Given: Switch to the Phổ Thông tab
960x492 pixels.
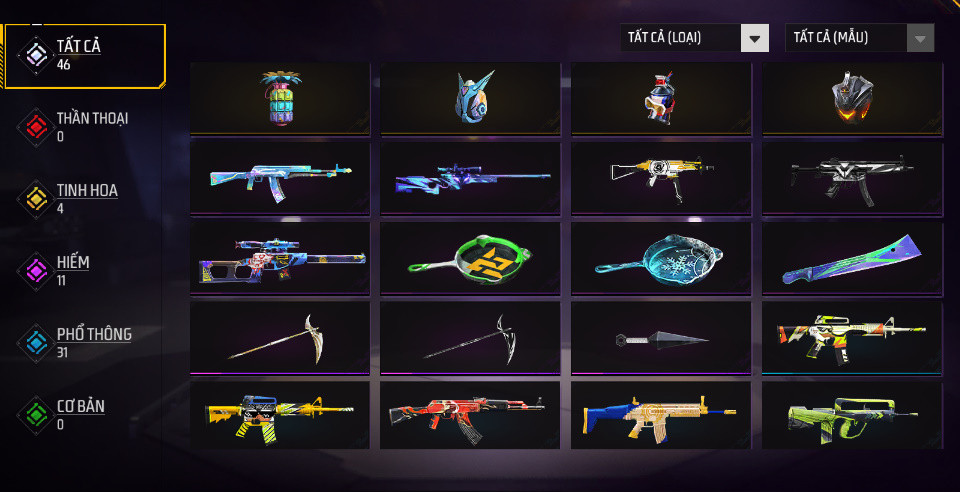Looking at the screenshot, I should tap(85, 342).
